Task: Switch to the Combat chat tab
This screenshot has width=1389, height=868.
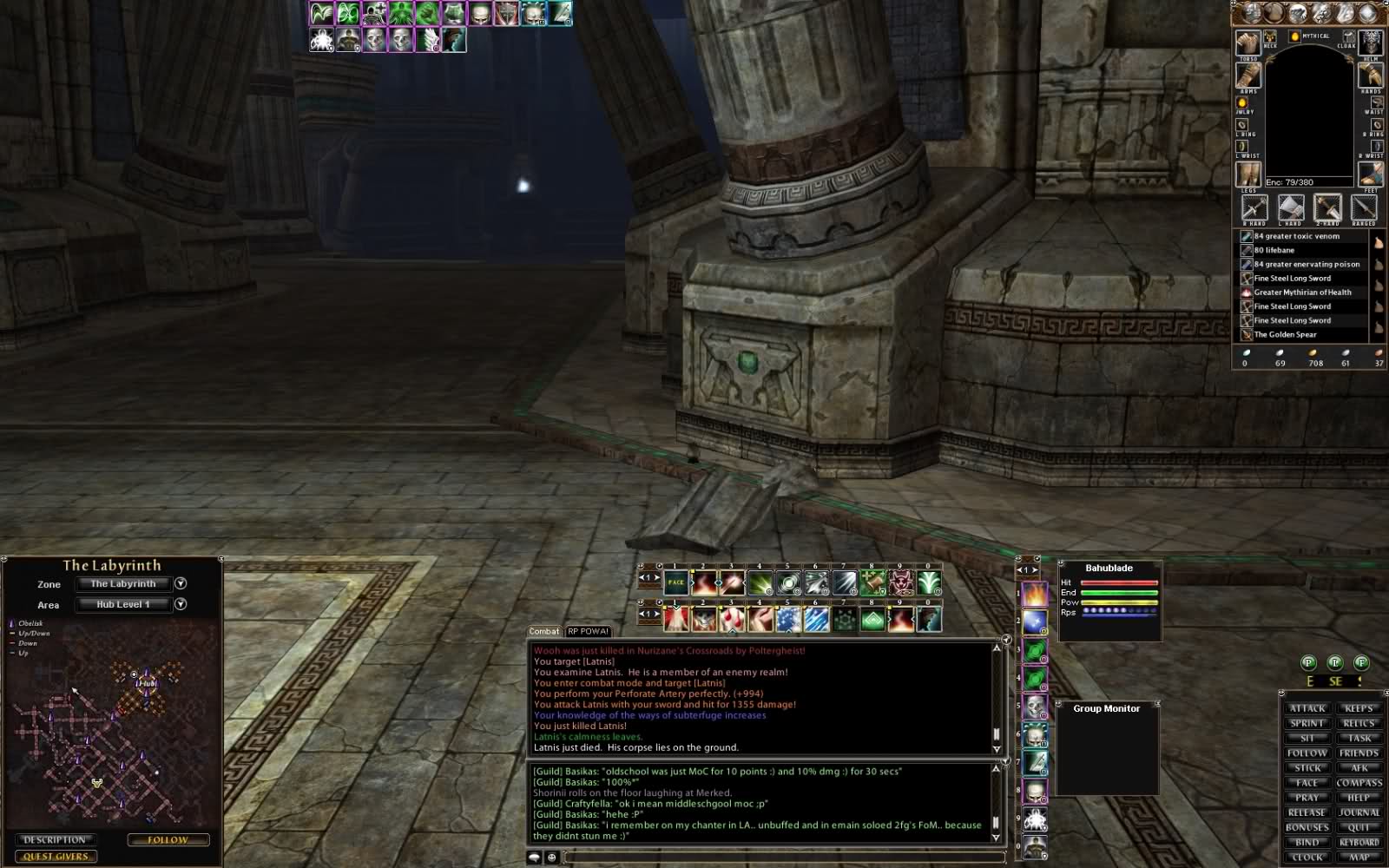Action: click(544, 631)
